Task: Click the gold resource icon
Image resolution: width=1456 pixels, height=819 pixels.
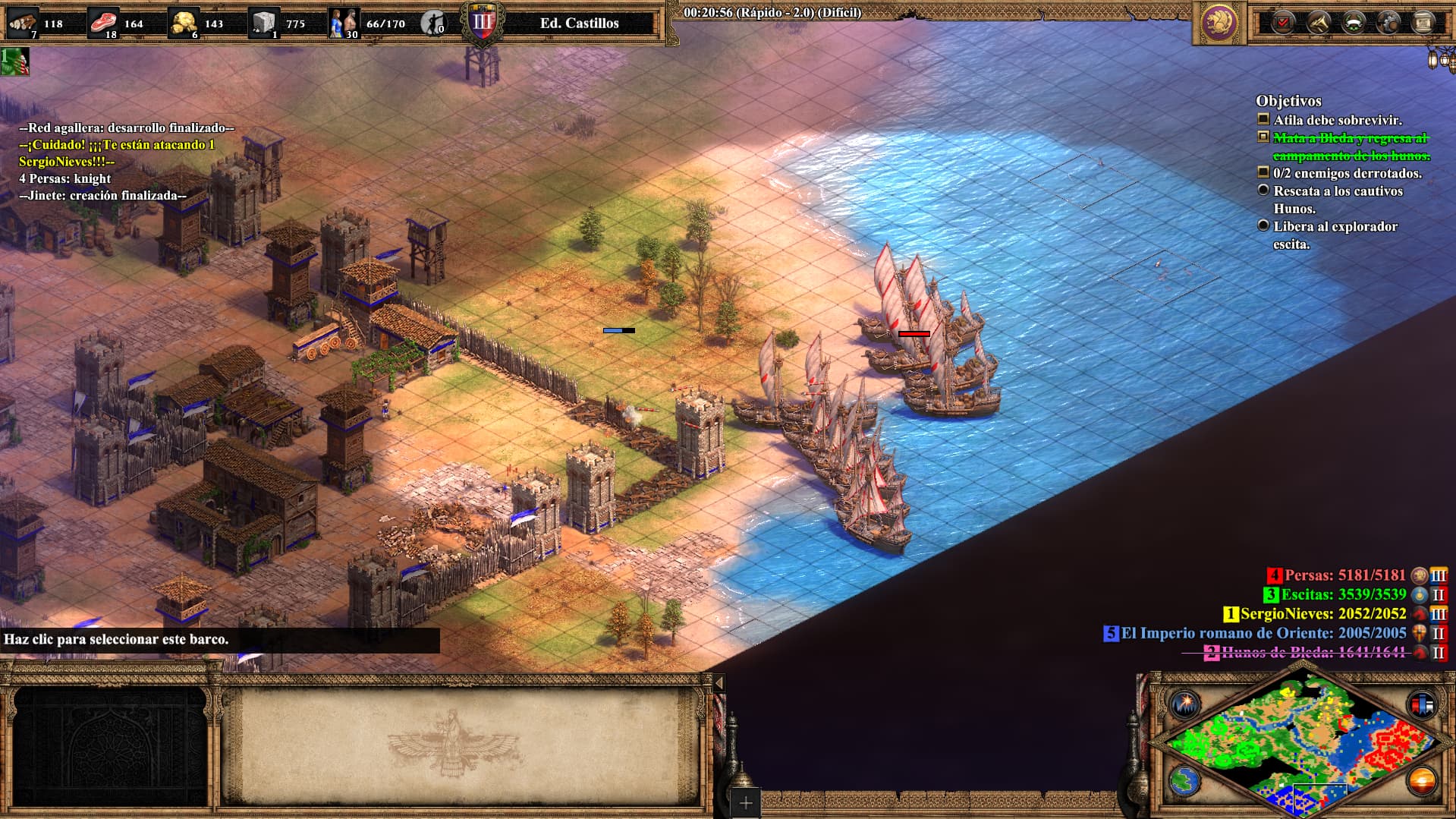Action: [x=184, y=23]
